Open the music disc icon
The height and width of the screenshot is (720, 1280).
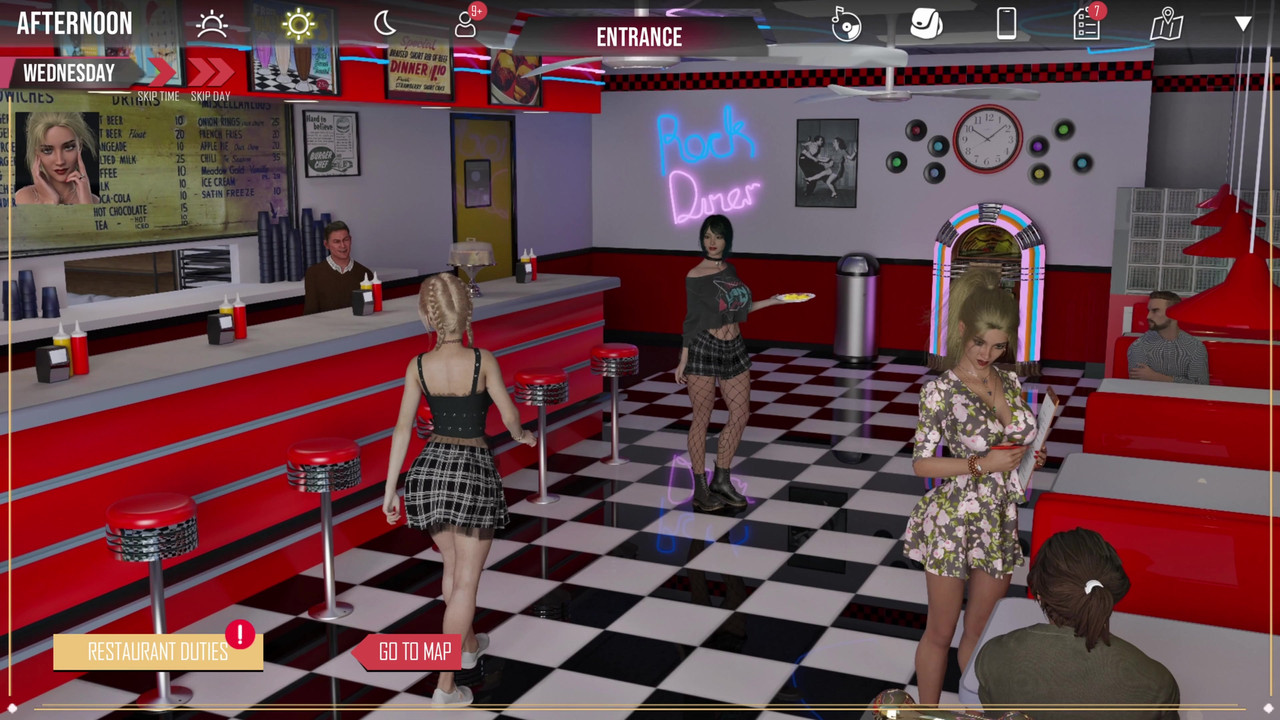846,24
